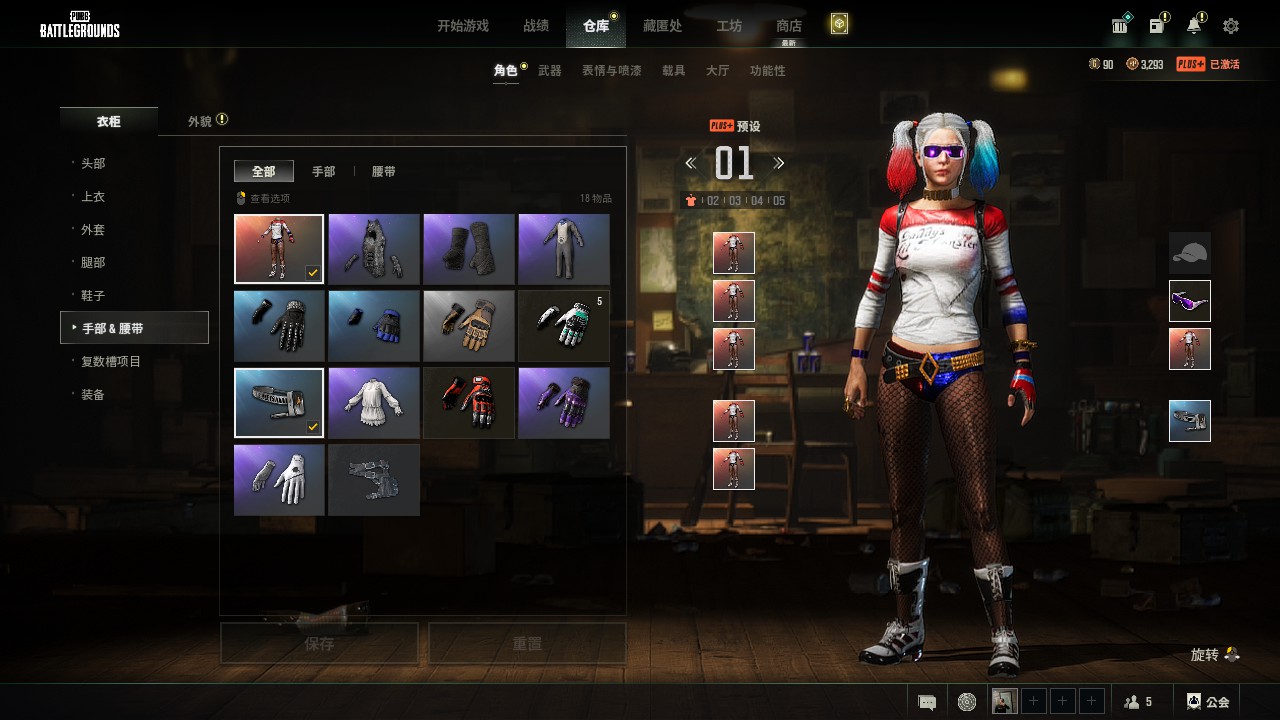Switch to the 战绩 career tab

point(536,26)
